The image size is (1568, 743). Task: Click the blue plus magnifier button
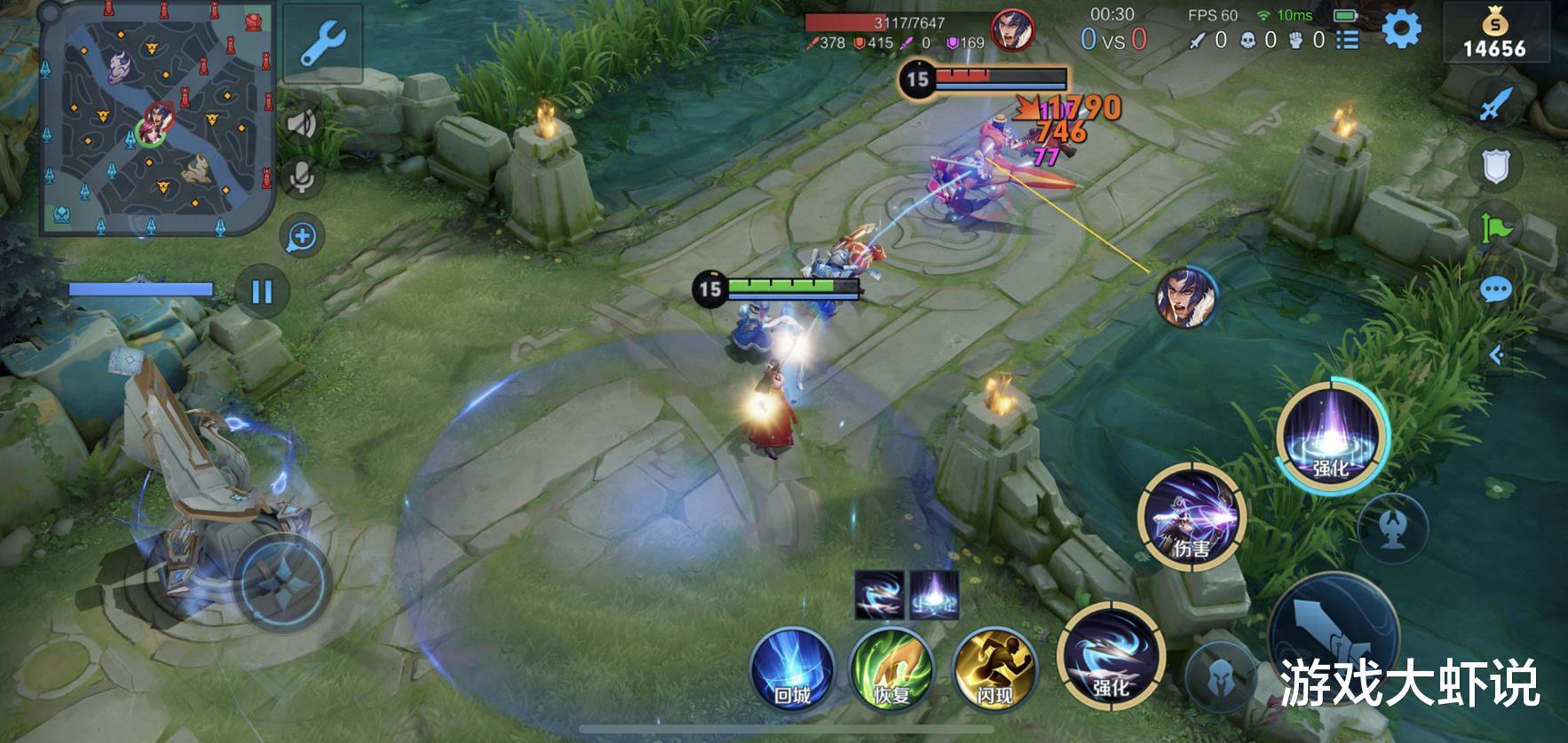click(x=302, y=237)
